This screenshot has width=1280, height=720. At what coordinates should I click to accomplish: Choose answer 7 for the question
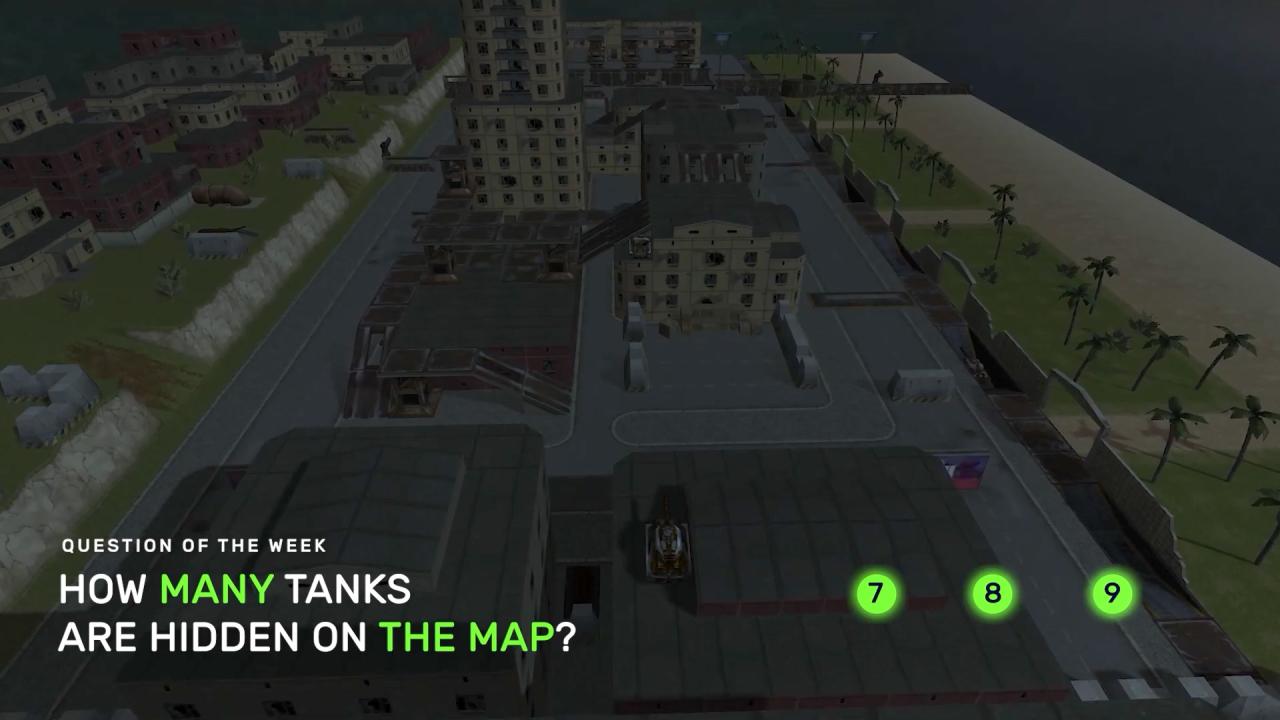[x=876, y=594]
